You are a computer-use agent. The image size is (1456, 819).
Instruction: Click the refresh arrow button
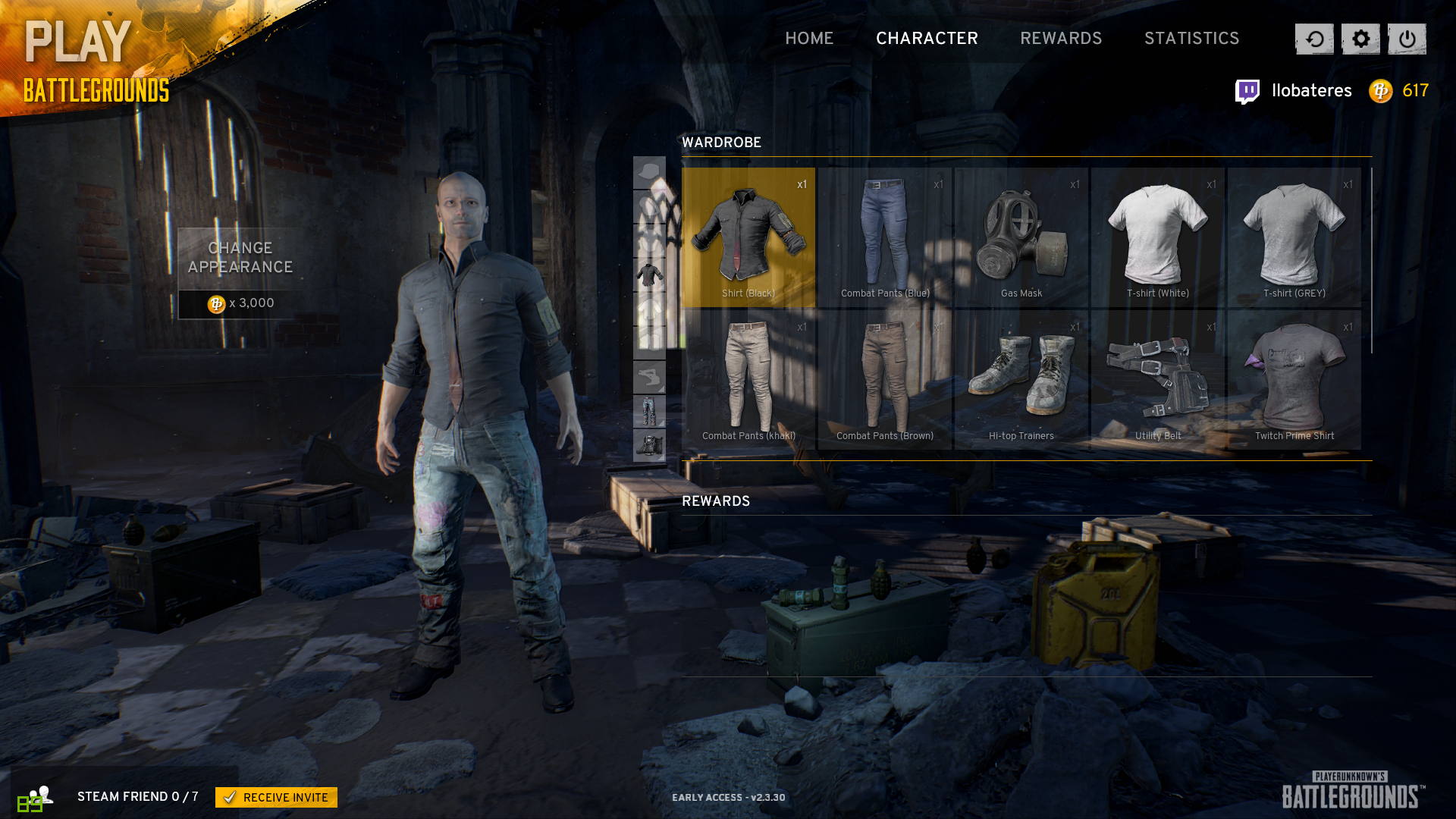click(1314, 39)
